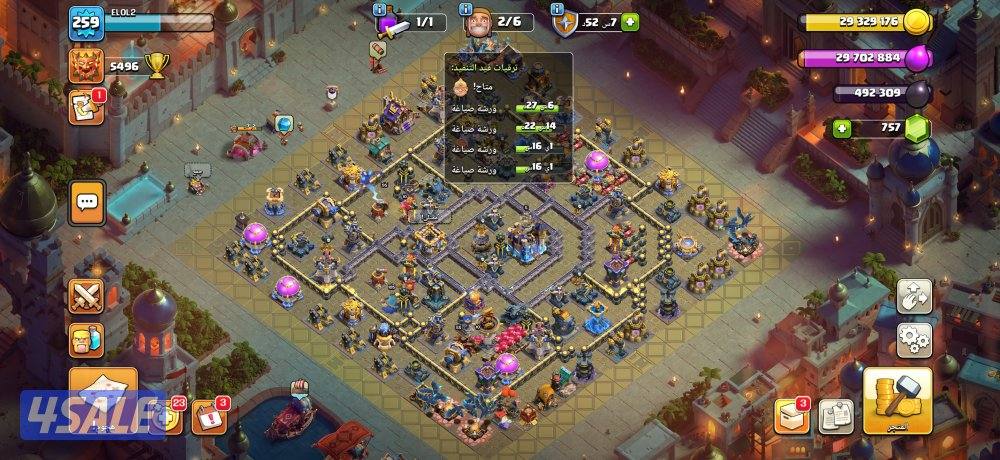Open the army overview barbarian icon

coord(86,340)
